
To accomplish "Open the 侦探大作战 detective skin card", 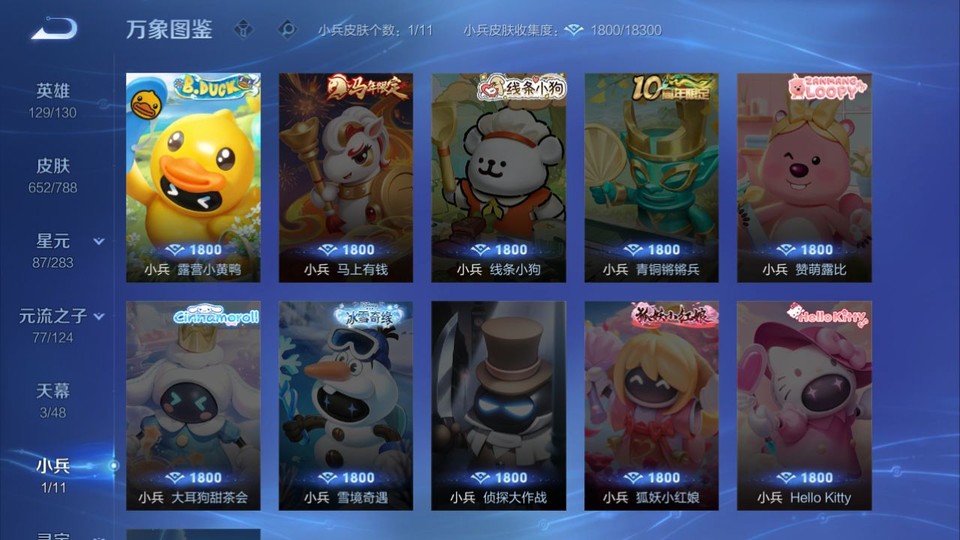I will 498,404.
